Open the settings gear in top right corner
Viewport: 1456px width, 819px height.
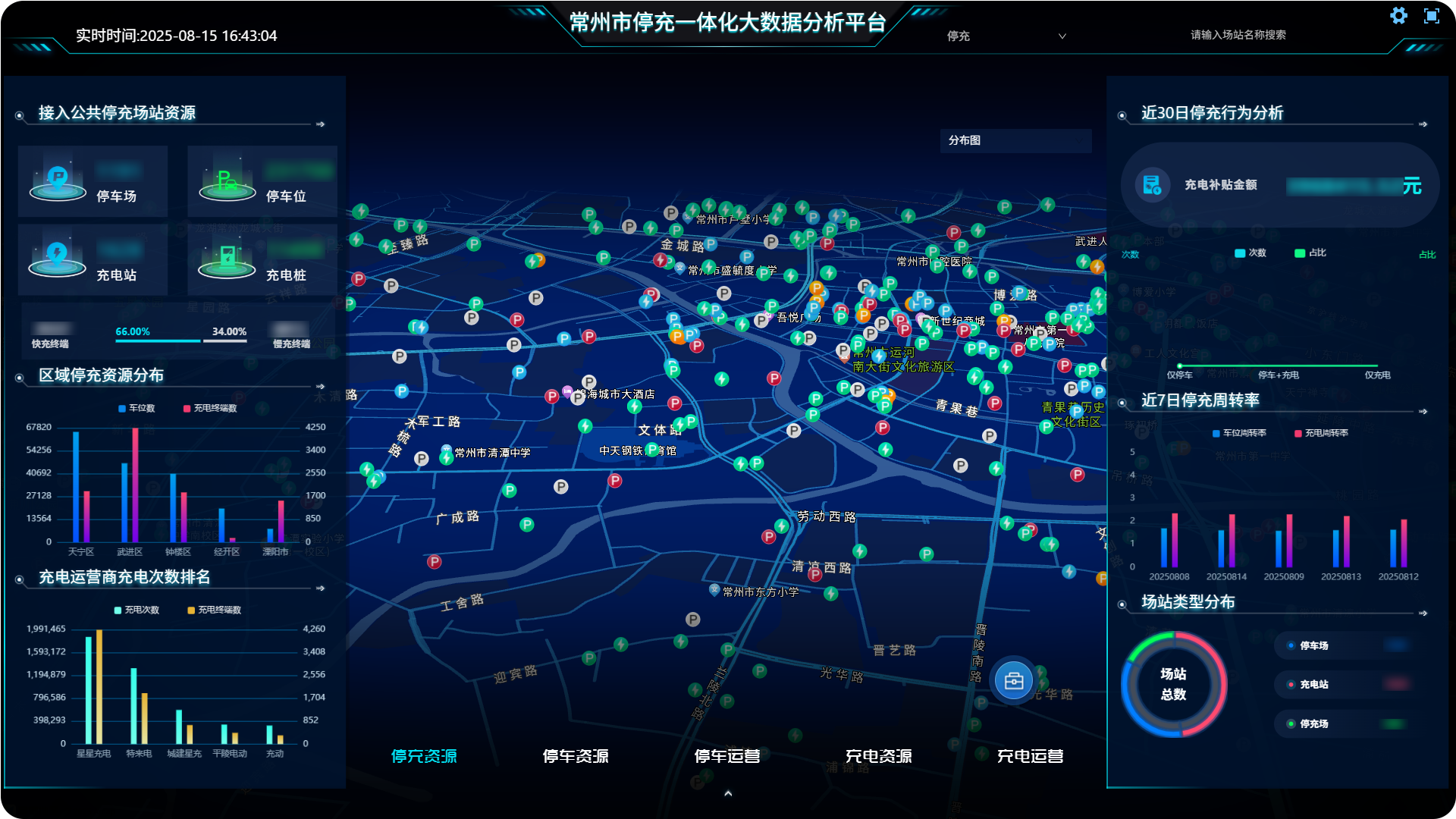click(1398, 15)
